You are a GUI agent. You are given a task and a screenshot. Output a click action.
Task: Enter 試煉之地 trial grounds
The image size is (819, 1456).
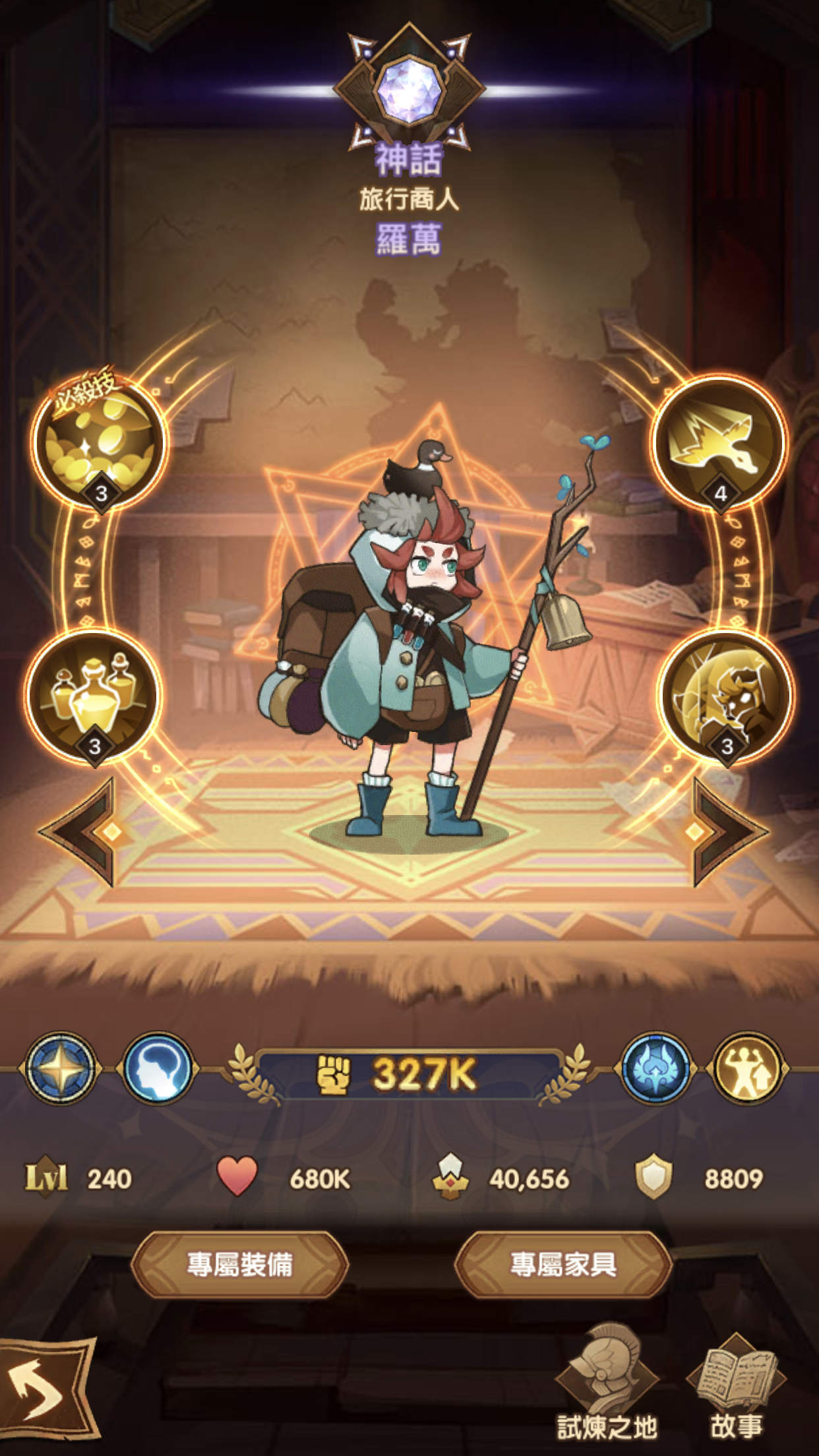607,1385
